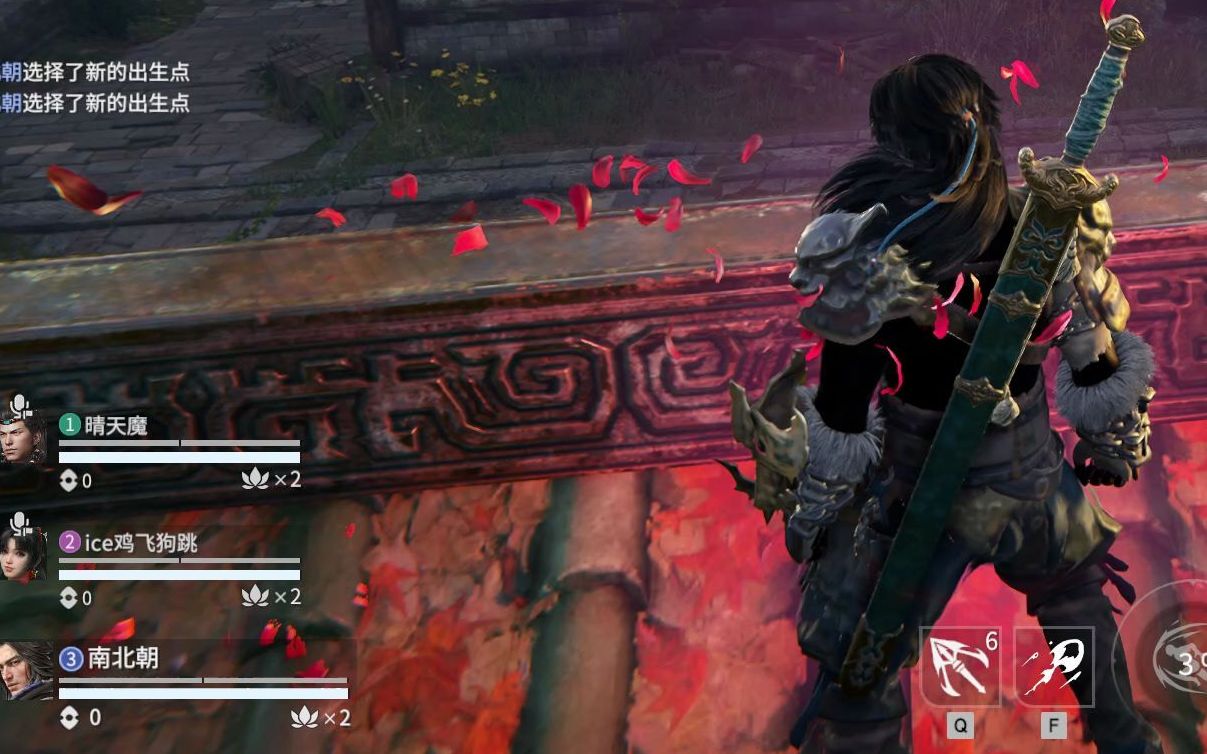Select teammate ice鸡飞狗跳's portrait
This screenshot has height=754, width=1207.
point(23,556)
